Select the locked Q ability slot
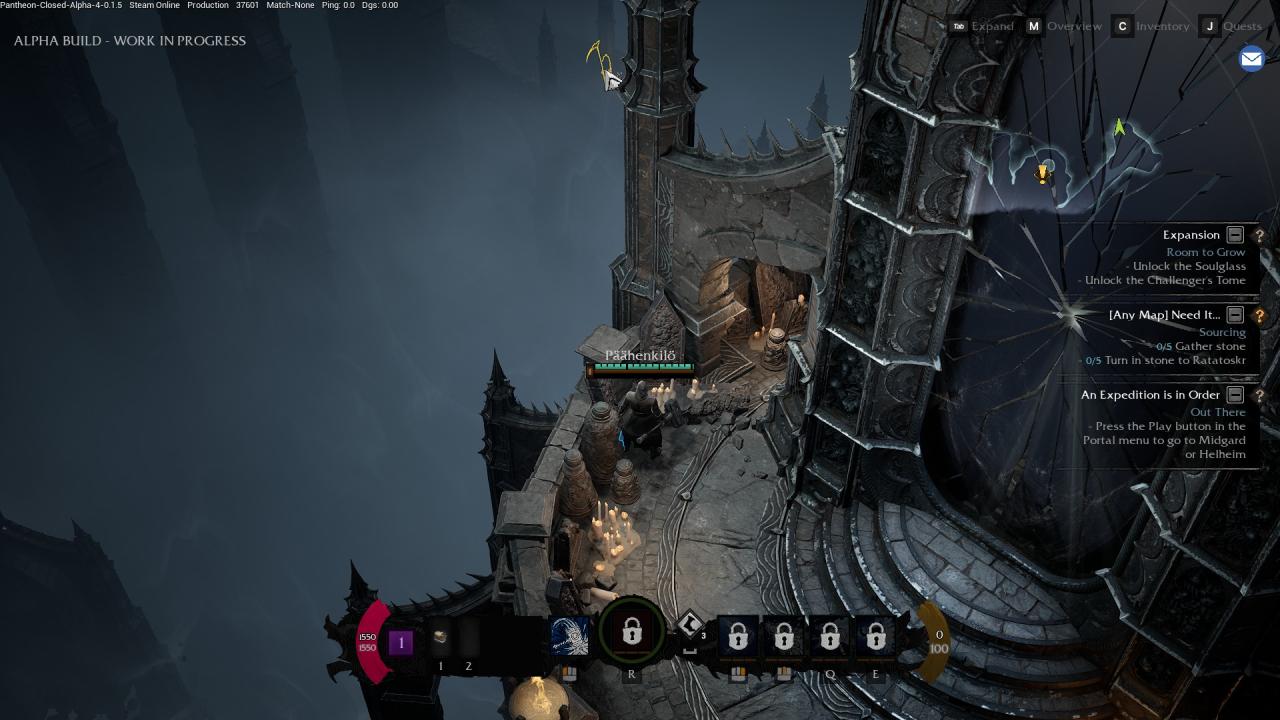 (830, 636)
